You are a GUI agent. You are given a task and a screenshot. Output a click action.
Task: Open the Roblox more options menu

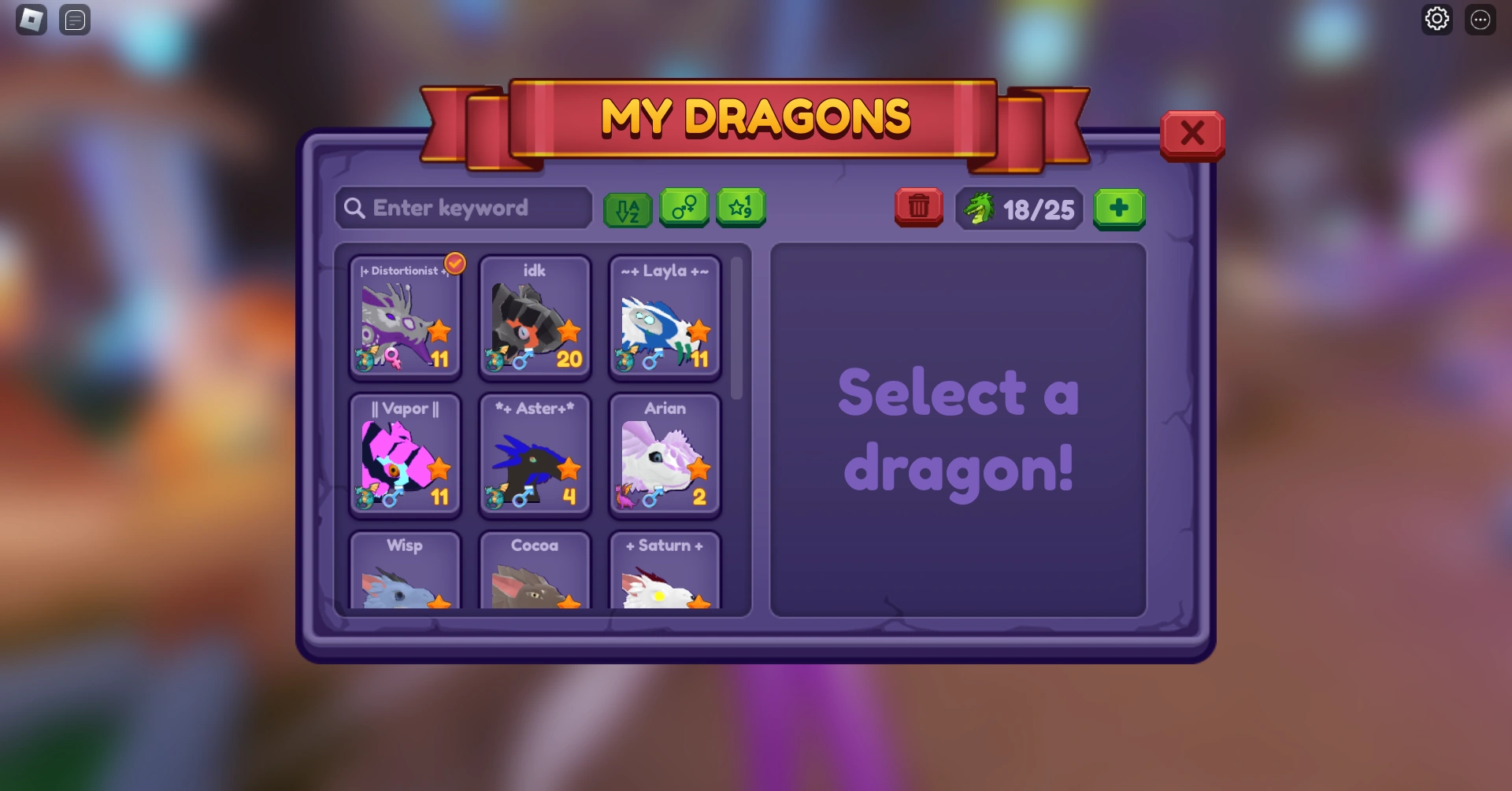(1480, 18)
